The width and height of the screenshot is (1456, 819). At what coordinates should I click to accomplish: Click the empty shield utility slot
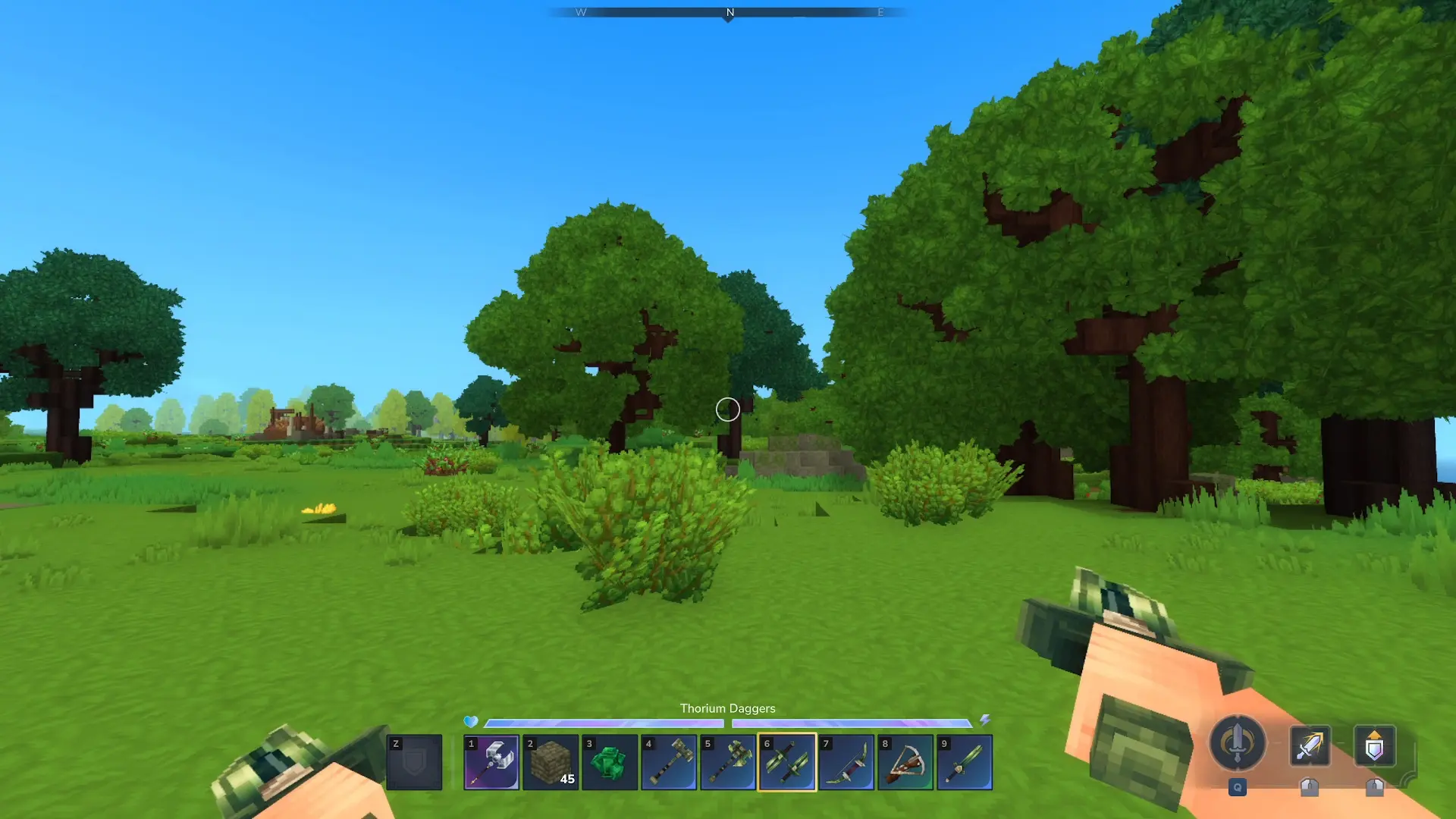pos(414,762)
